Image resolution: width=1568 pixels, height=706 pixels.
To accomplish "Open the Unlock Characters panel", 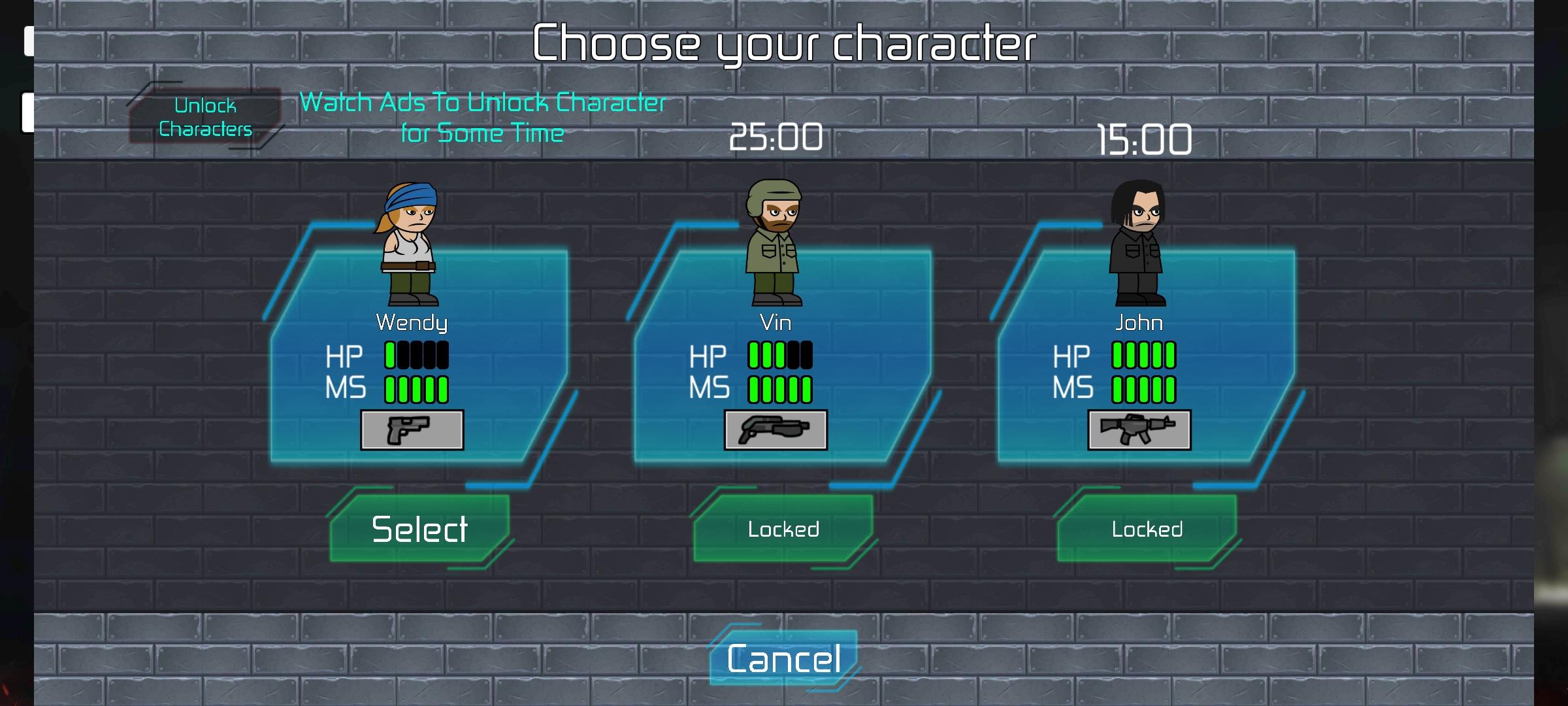I will pos(206,118).
